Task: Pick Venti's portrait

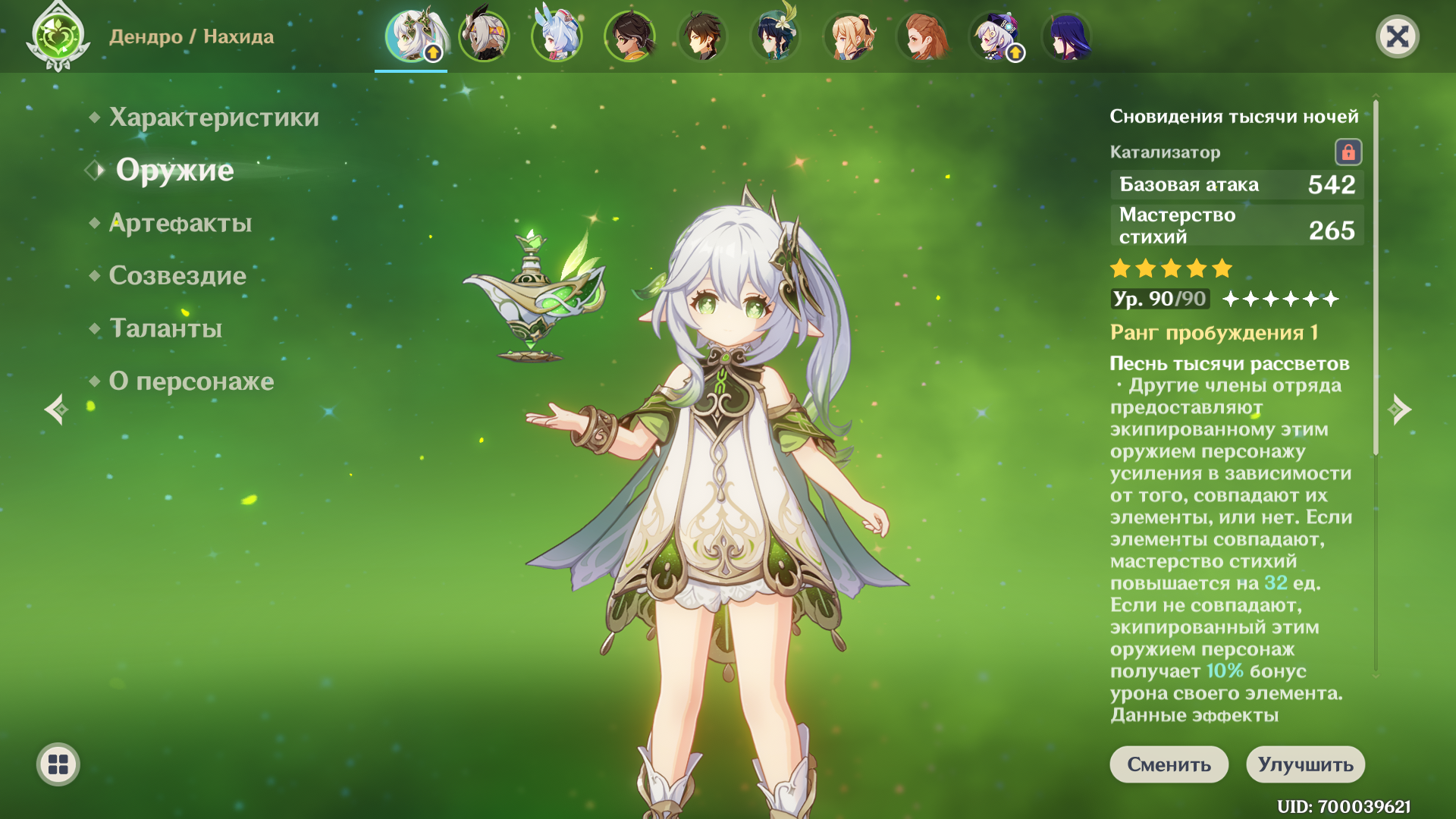Action: pyautogui.click(x=775, y=36)
